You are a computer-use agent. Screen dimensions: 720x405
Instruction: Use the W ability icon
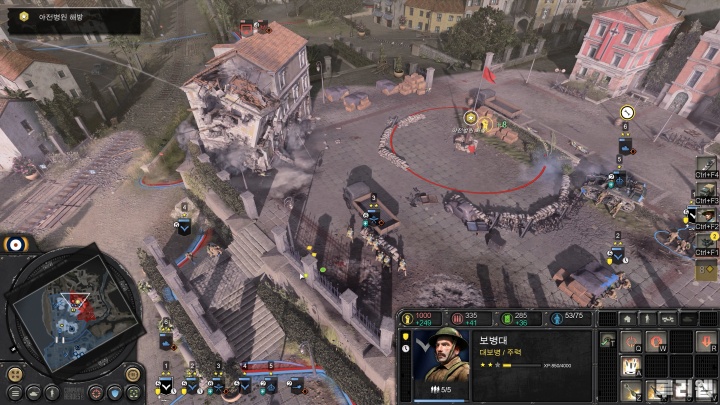pyautogui.click(x=657, y=341)
